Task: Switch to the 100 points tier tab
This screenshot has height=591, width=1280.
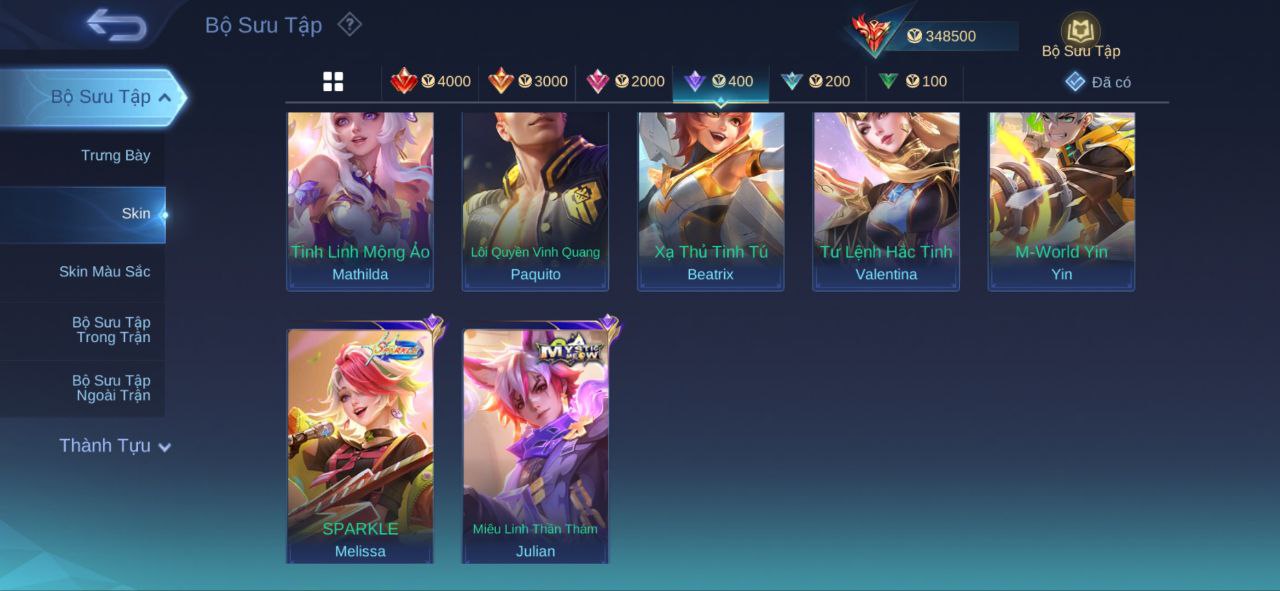Action: click(912, 82)
